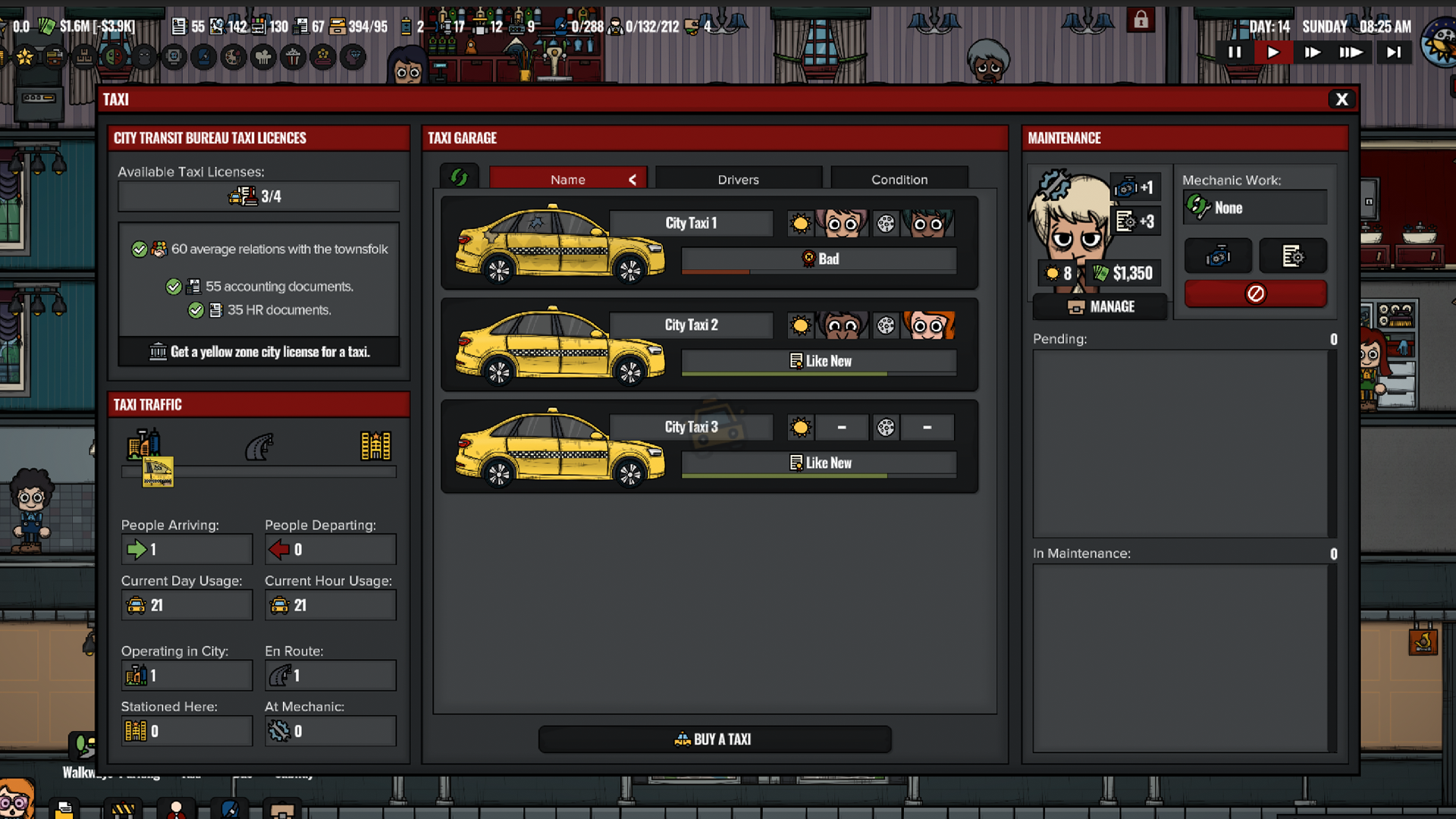
Task: Refresh the taxi garage list
Action: pyautogui.click(x=459, y=177)
